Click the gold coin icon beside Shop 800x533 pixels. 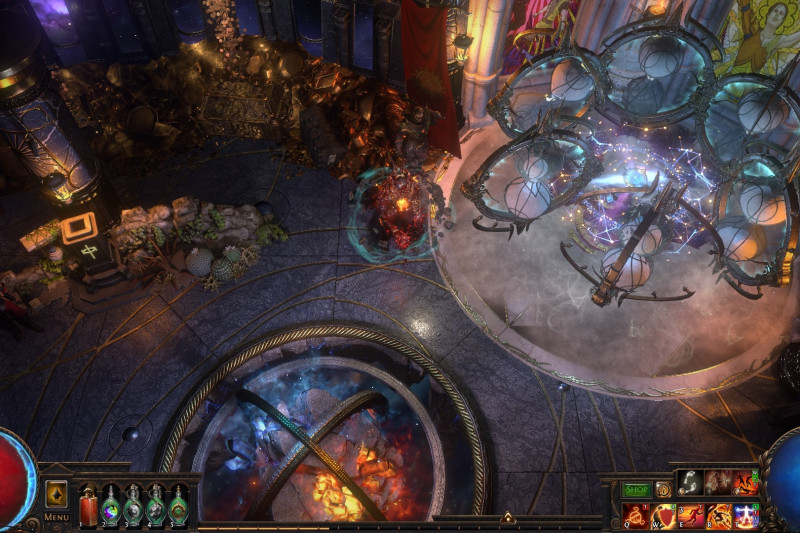(662, 490)
